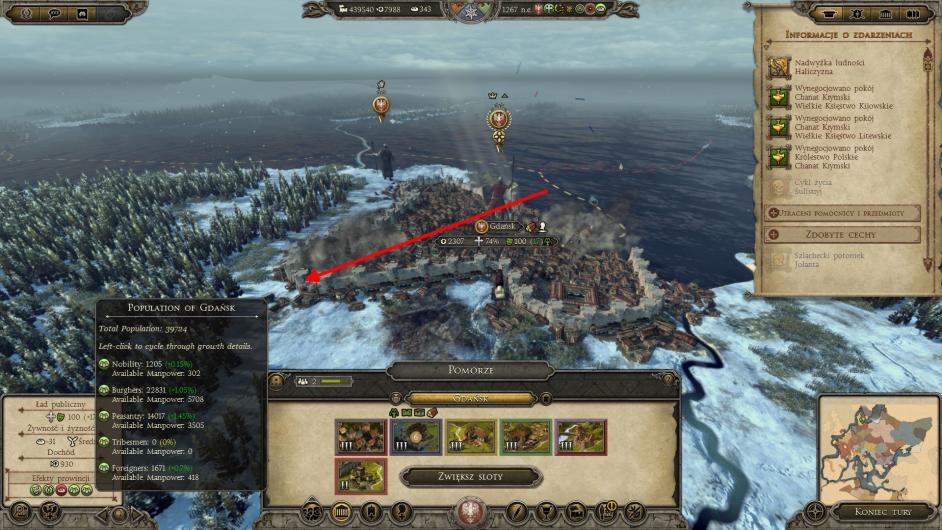Click the Gdańsk settlement label on map

point(502,227)
